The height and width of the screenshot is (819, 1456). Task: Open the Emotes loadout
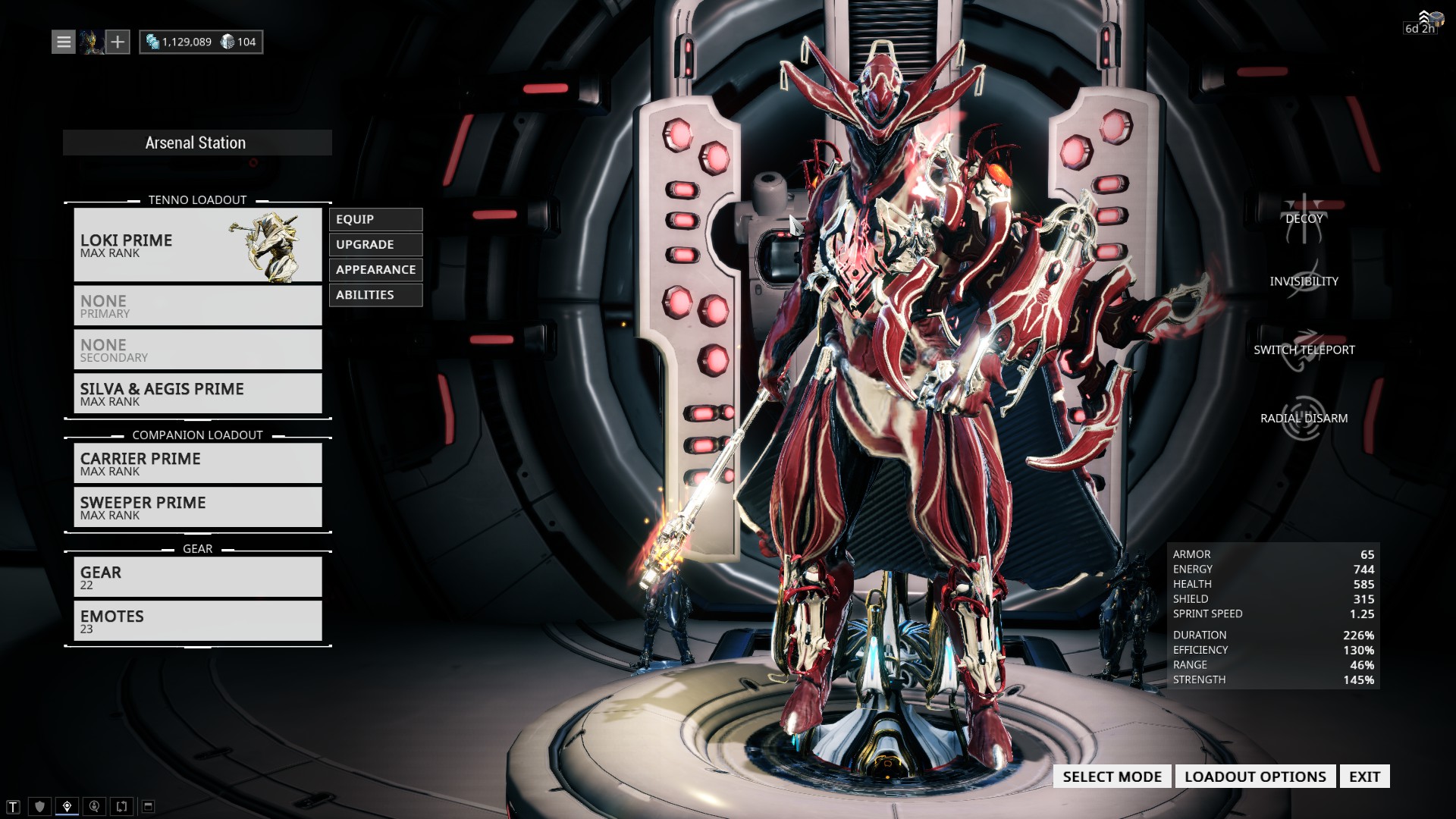point(197,621)
